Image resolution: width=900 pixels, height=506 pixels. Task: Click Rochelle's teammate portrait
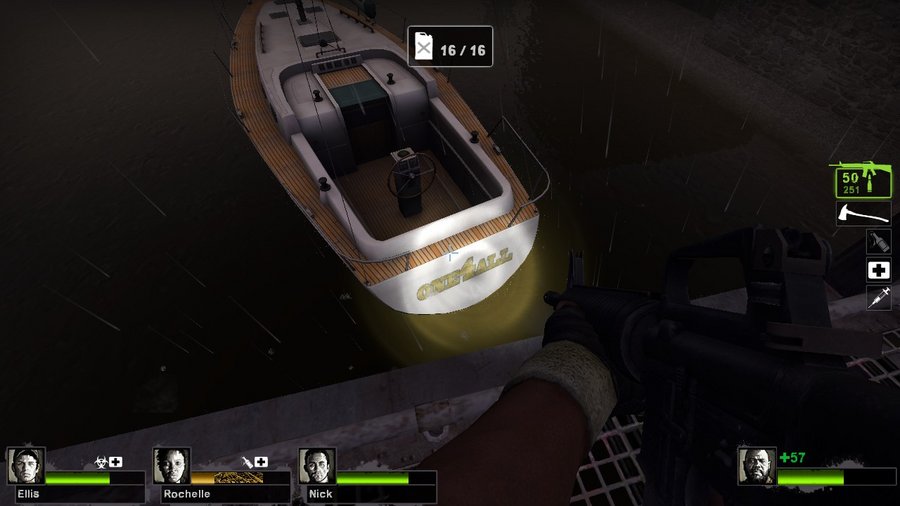coord(171,466)
